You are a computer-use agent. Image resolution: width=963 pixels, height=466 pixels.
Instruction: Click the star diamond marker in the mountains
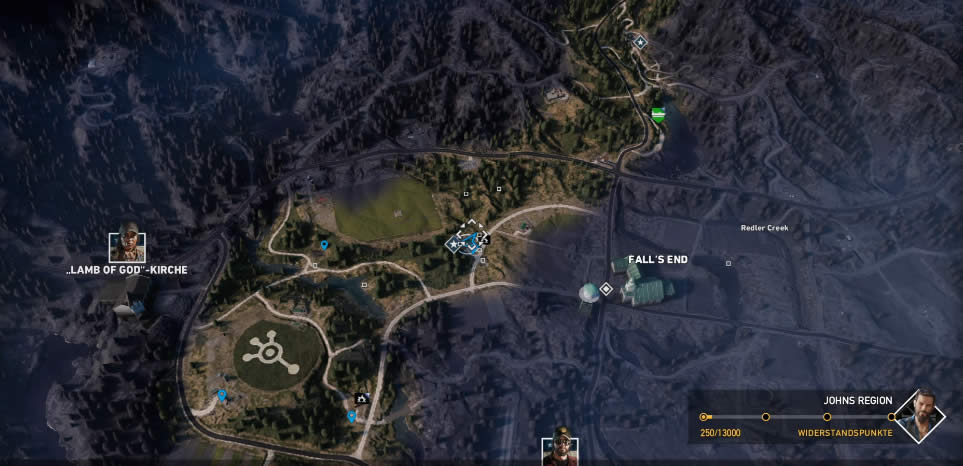click(x=640, y=42)
